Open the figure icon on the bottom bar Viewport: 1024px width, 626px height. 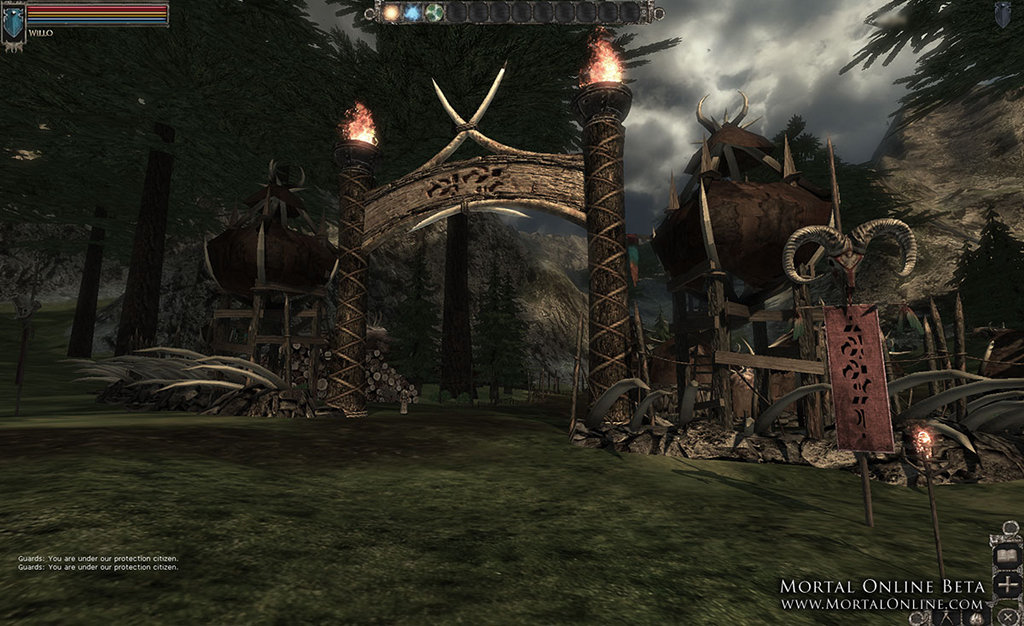946,617
